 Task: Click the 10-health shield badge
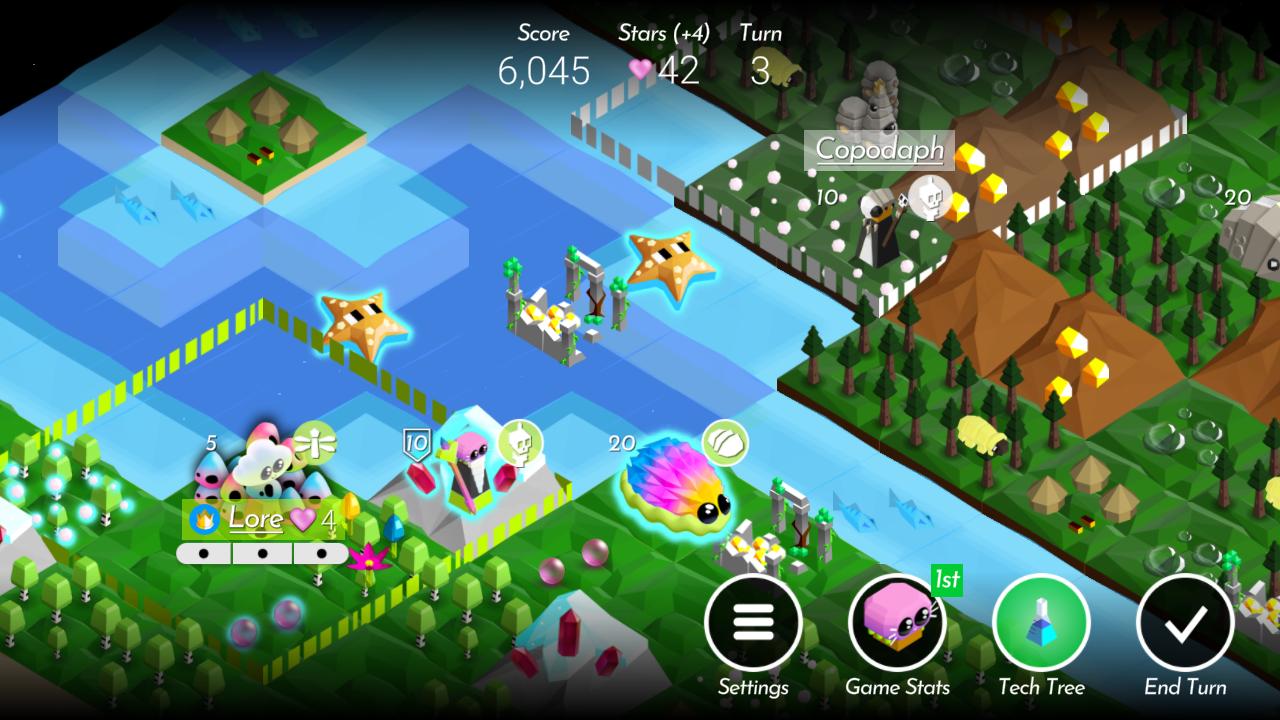tap(418, 442)
